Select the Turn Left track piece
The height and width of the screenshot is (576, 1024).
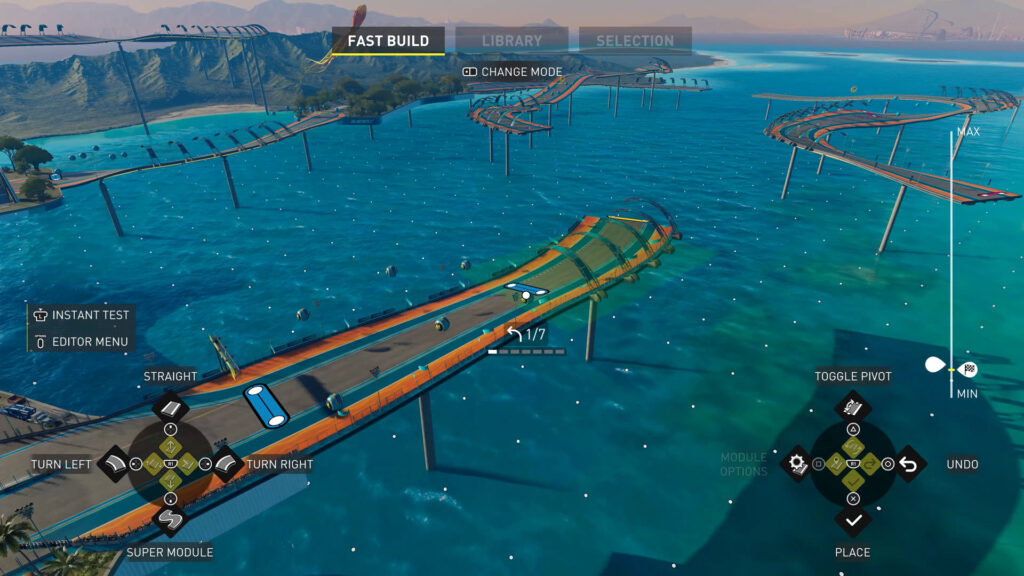tap(114, 464)
